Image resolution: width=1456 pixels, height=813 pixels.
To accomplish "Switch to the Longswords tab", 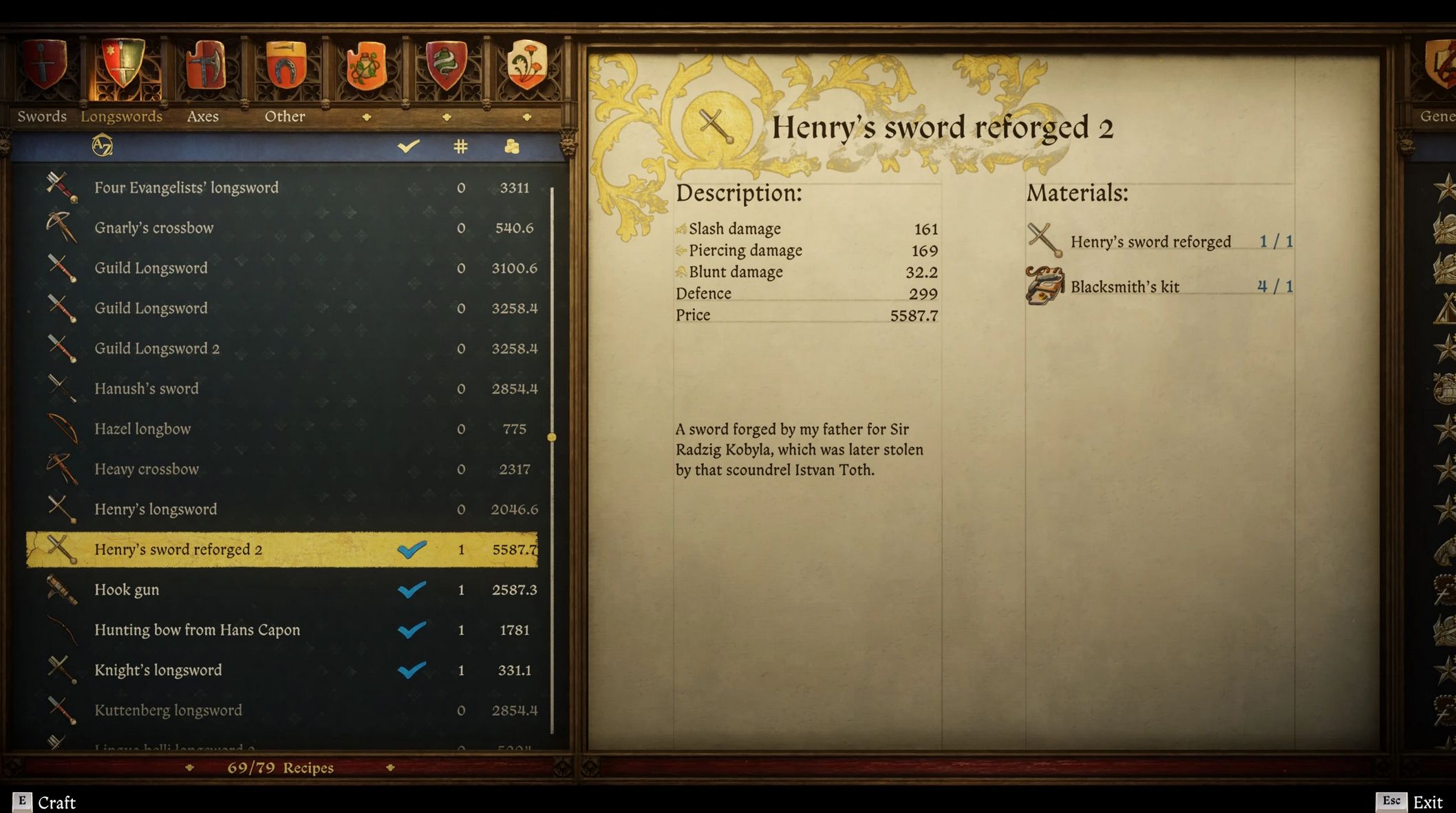I will tap(122, 116).
